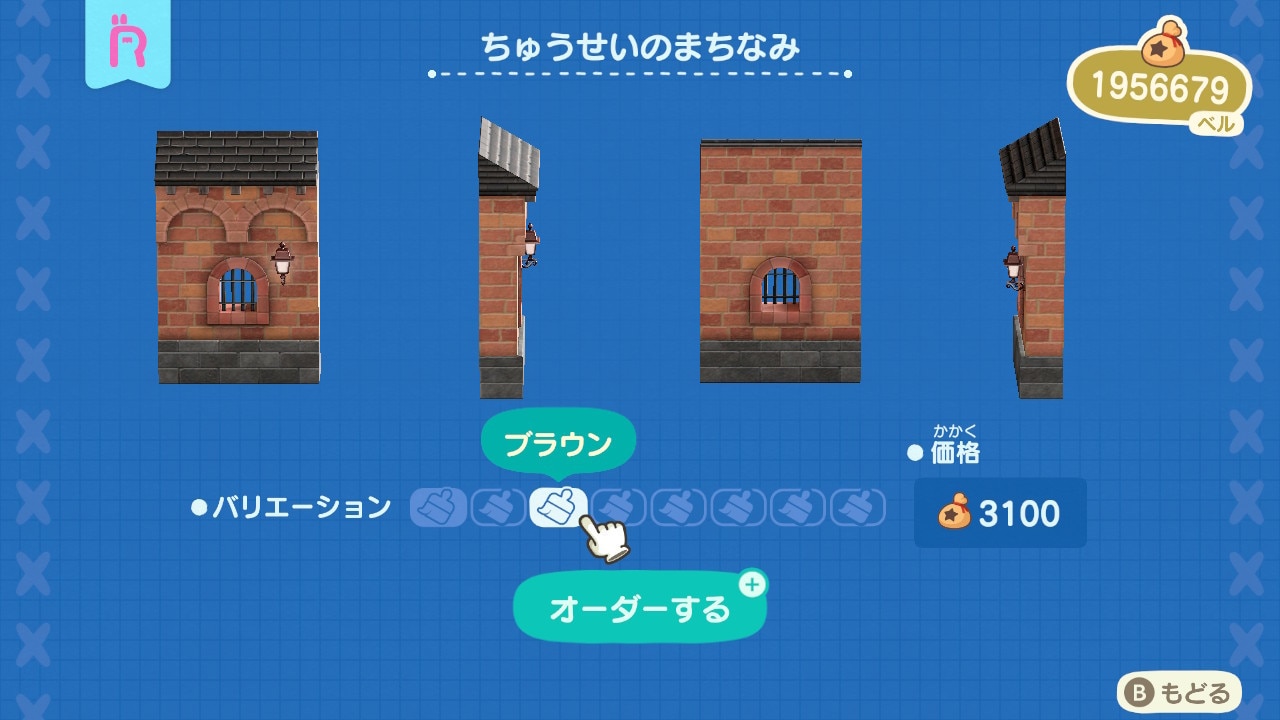Select the first variation brush icon
The height and width of the screenshot is (720, 1280).
tap(439, 508)
